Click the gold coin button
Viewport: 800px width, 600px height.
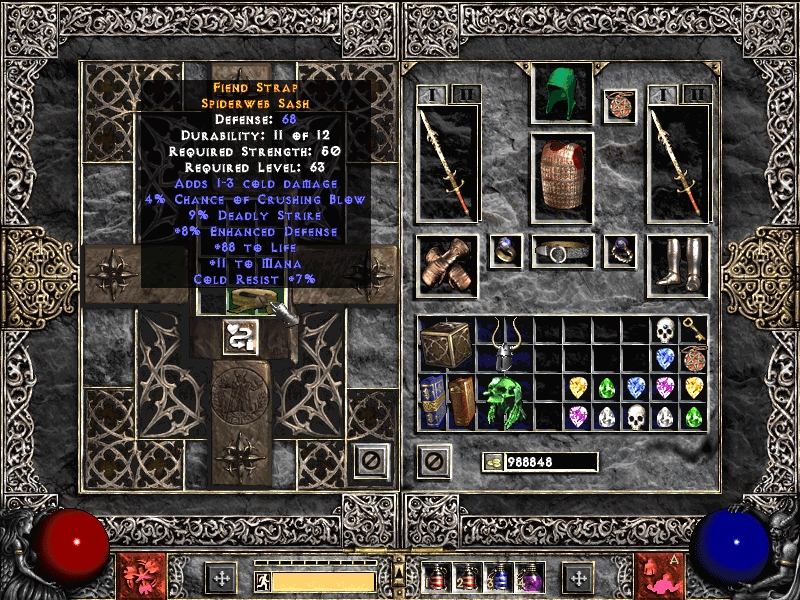point(492,461)
